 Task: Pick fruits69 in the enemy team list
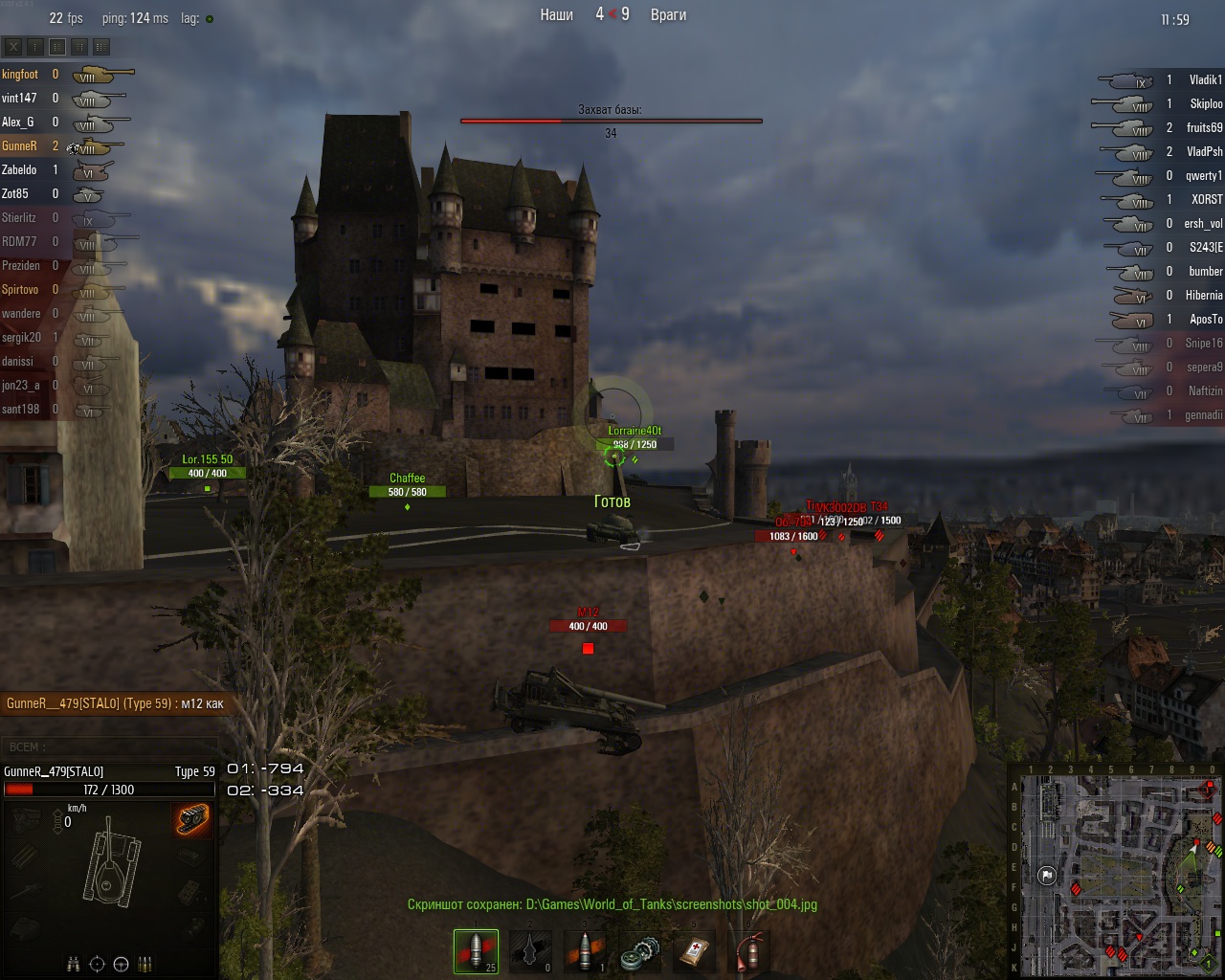pos(1204,128)
